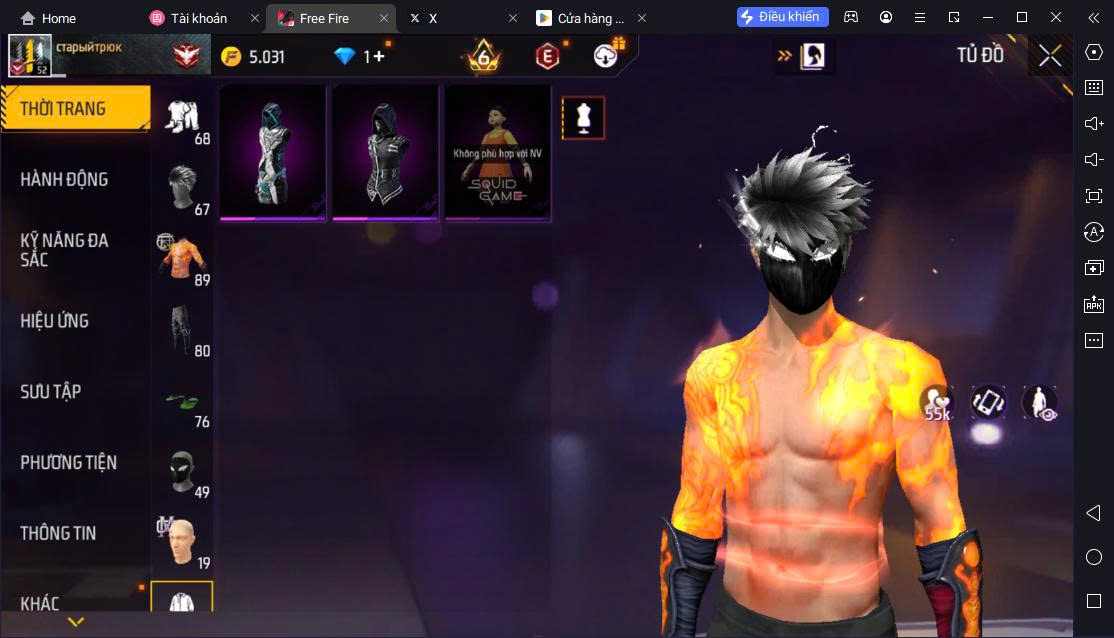Viewport: 1114px width, 638px height.
Task: Switch to the THÔNG TIN tab
Action: click(x=58, y=533)
